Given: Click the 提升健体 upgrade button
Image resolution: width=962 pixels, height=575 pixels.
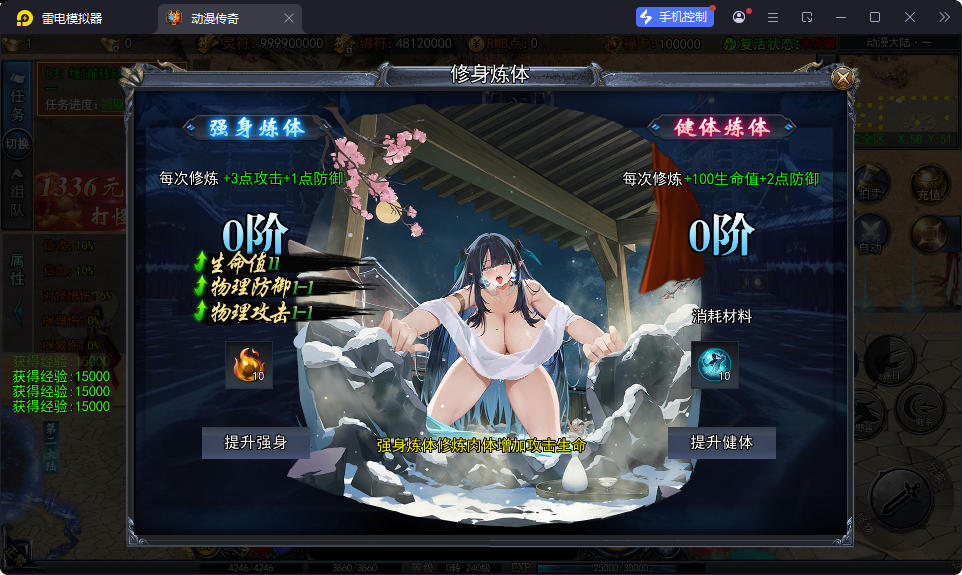Looking at the screenshot, I should tap(721, 442).
